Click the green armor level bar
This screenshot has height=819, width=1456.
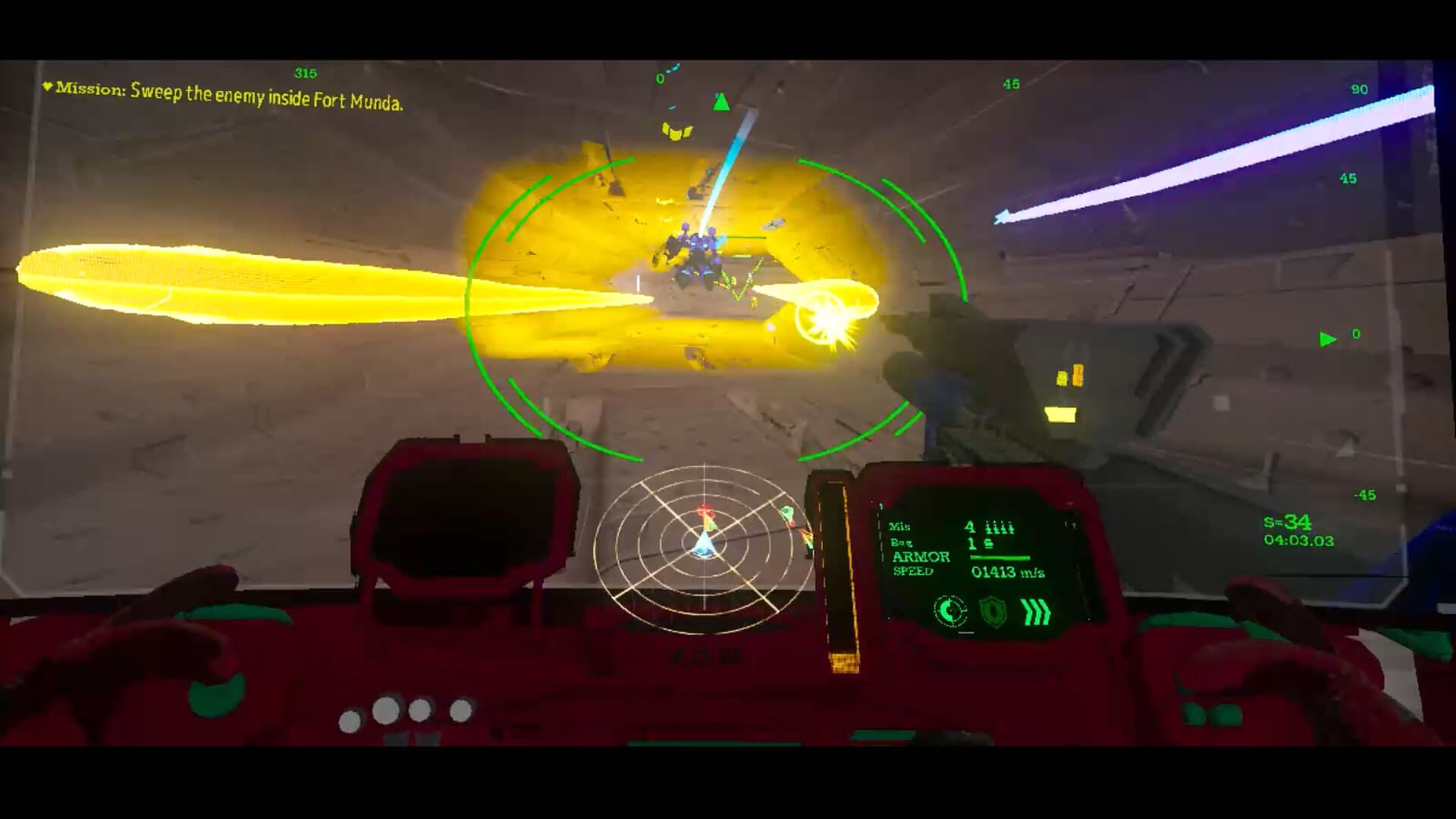tap(999, 557)
